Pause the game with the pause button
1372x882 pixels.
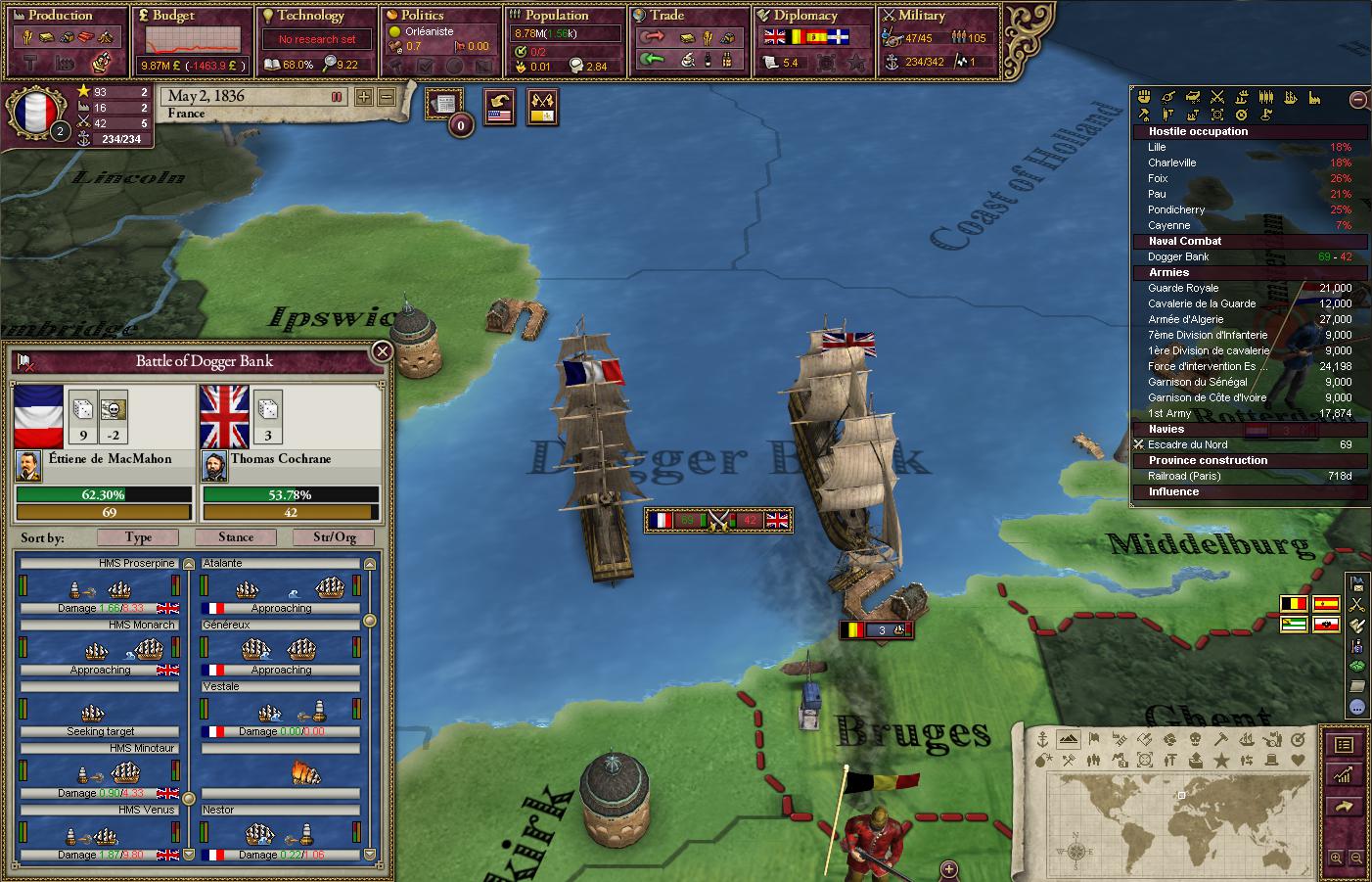(338, 97)
